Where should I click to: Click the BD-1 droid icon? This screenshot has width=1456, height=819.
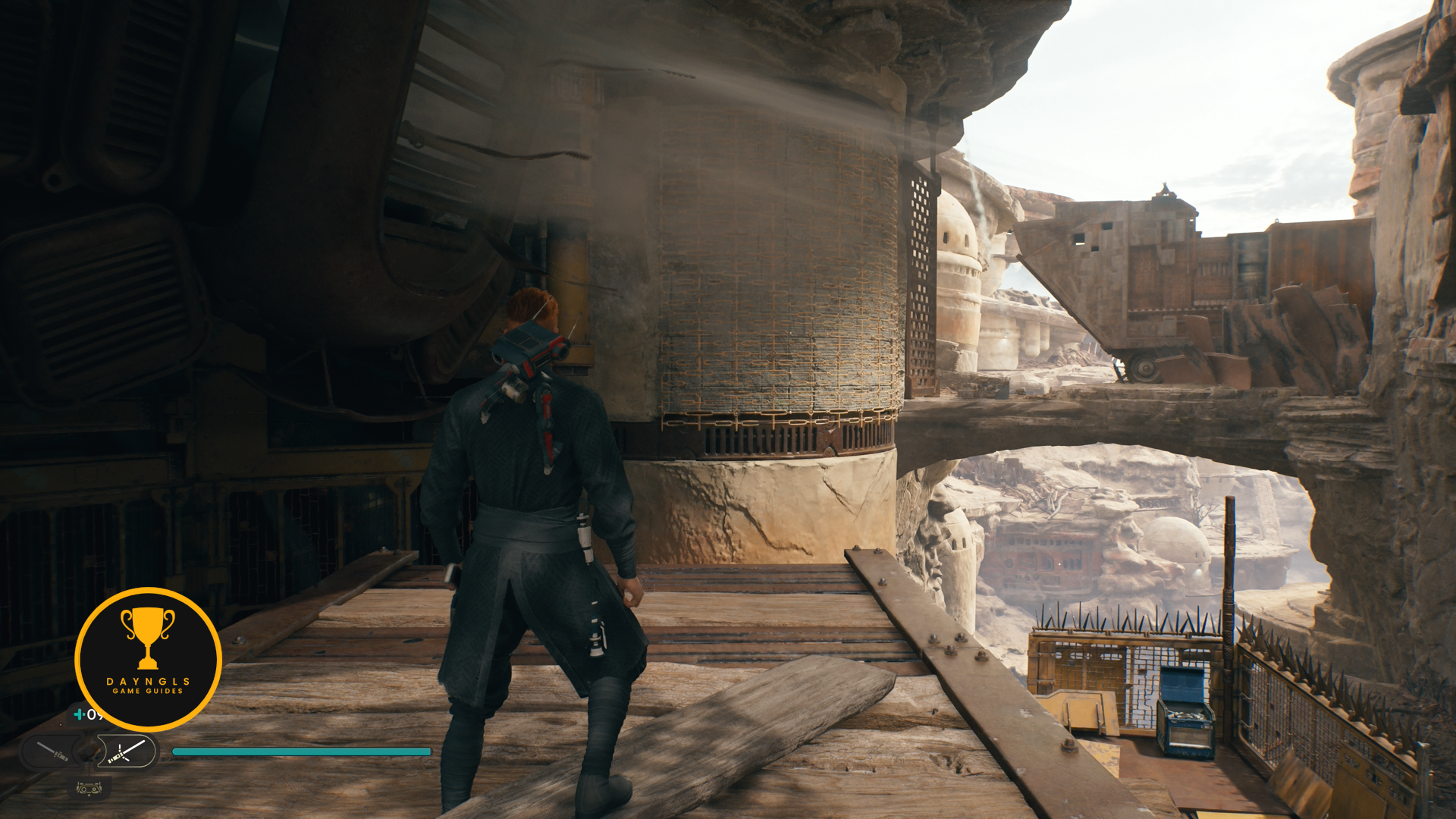(x=89, y=789)
